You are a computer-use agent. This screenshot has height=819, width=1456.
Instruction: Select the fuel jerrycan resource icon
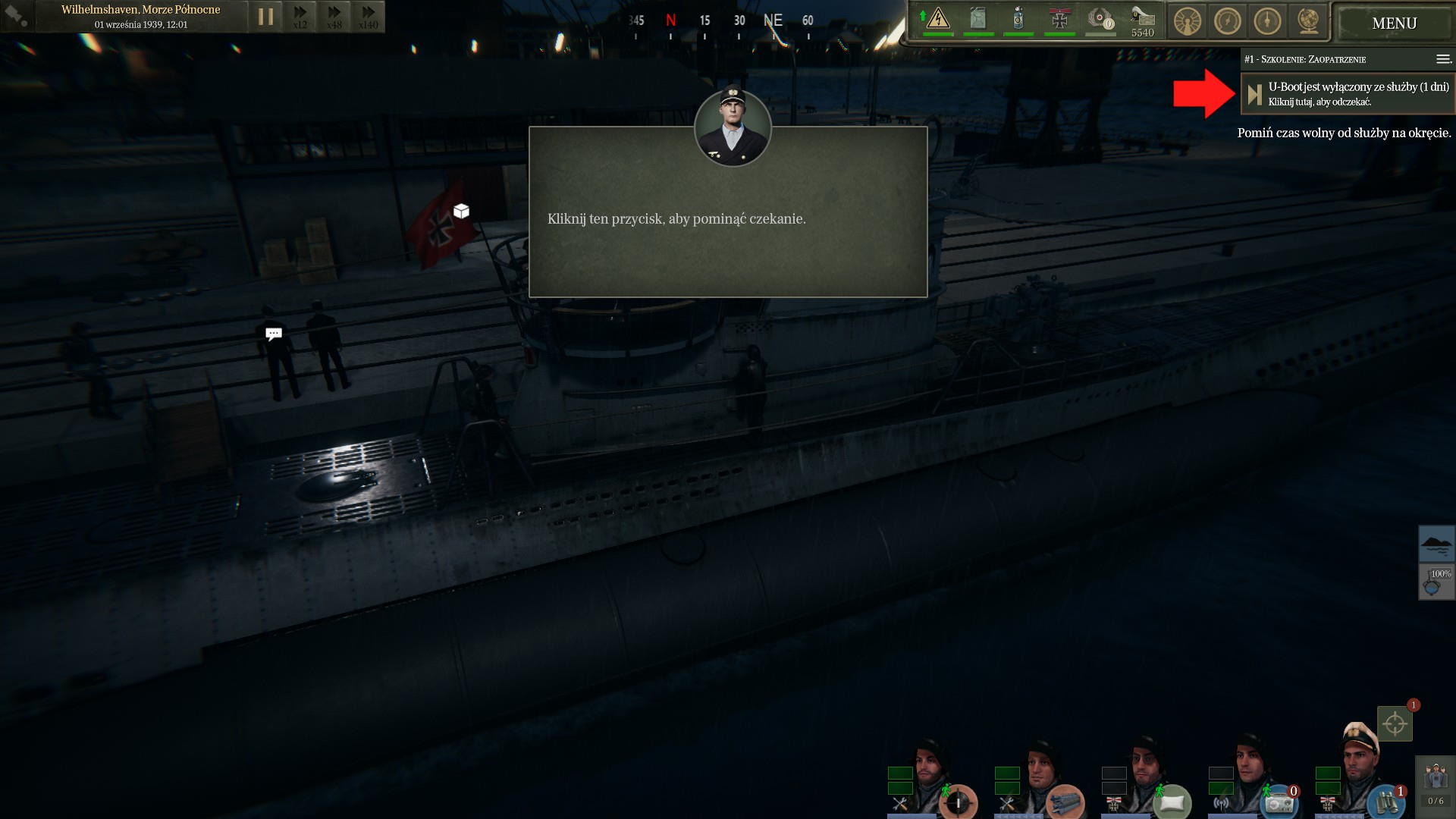click(x=978, y=19)
